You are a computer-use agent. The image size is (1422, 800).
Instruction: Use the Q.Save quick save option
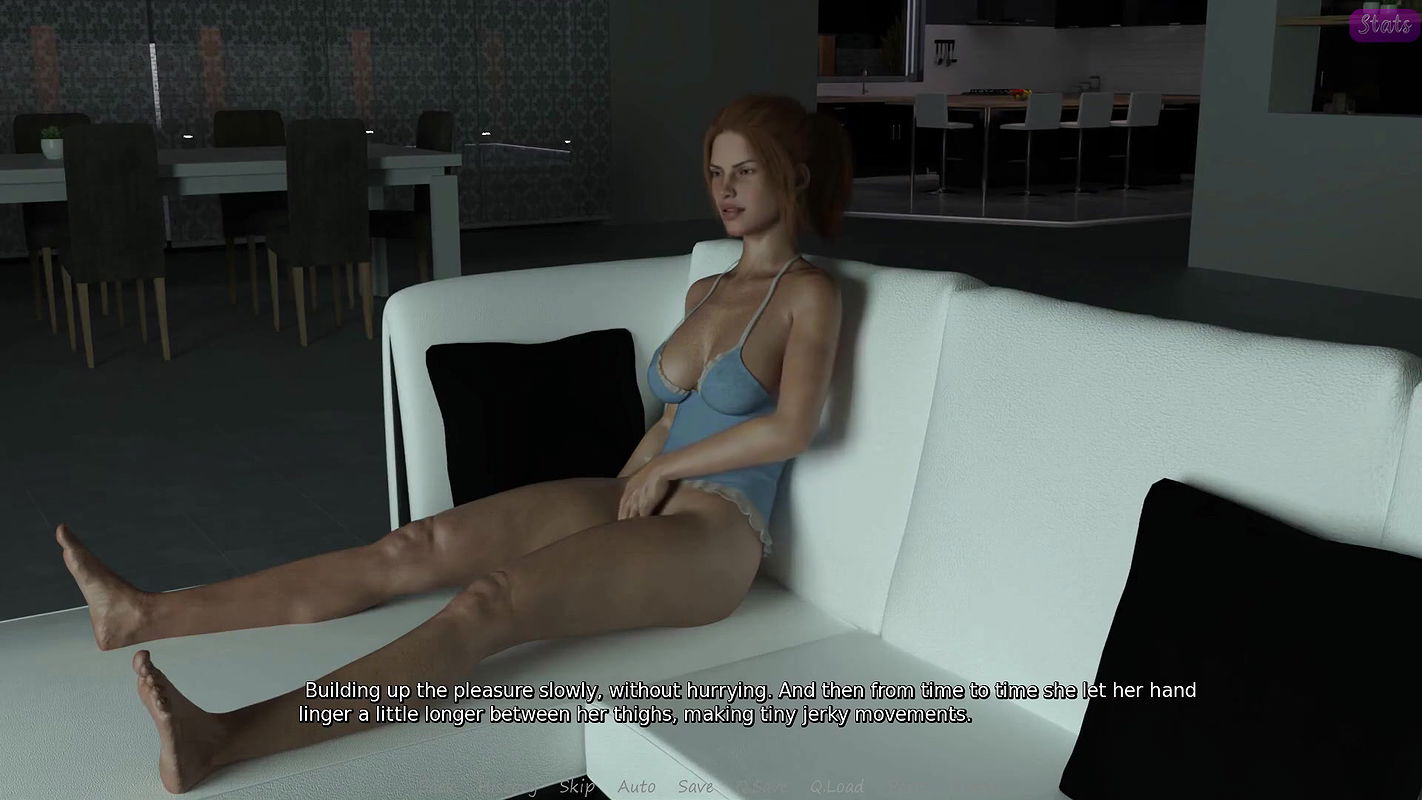[x=762, y=787]
